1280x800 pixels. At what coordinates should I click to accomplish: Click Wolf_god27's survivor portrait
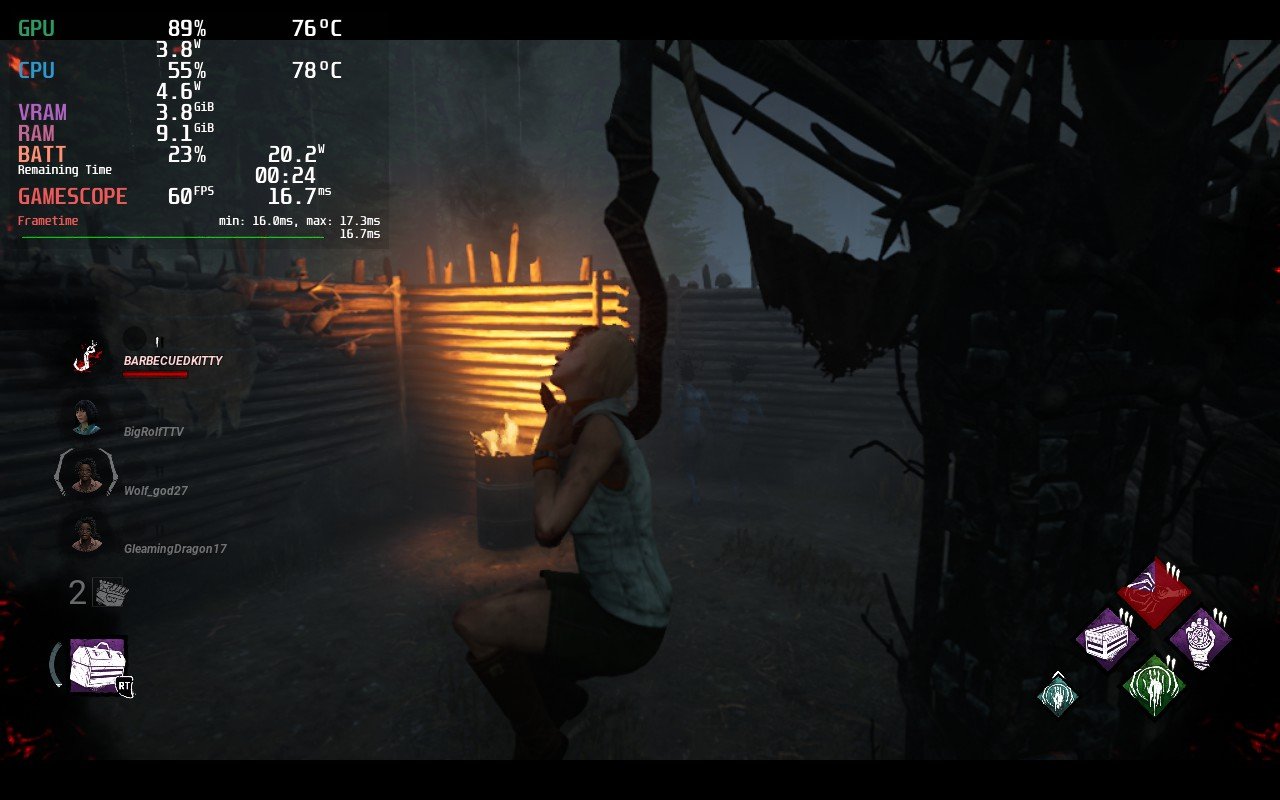85,475
